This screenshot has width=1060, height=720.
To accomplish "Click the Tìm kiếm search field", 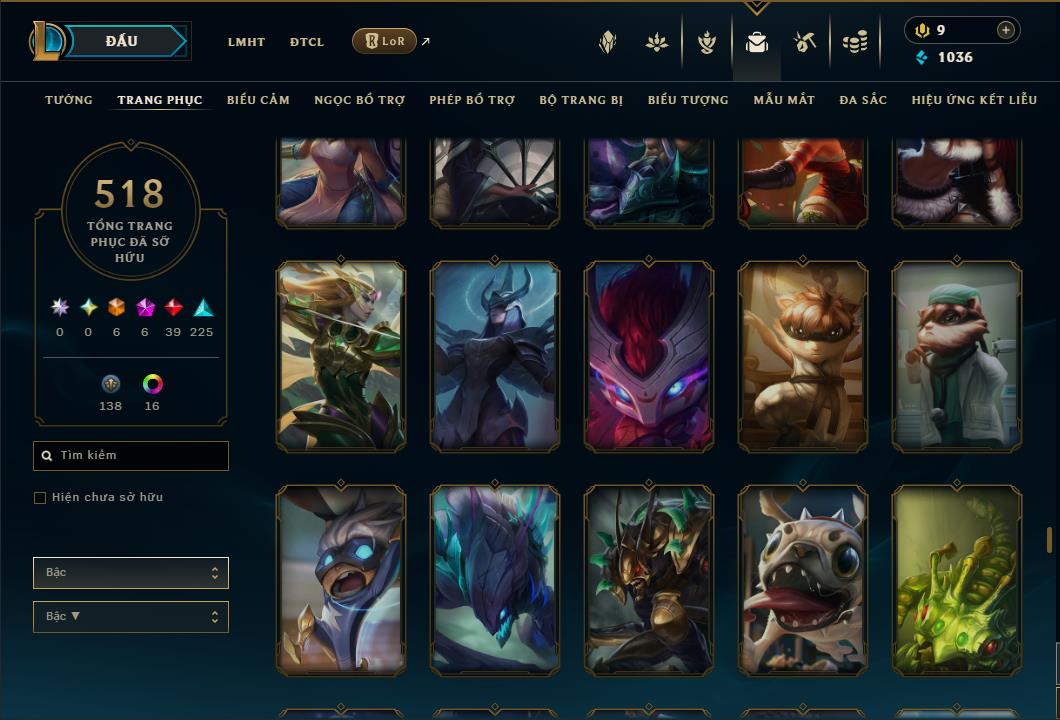I will click(x=131, y=456).
